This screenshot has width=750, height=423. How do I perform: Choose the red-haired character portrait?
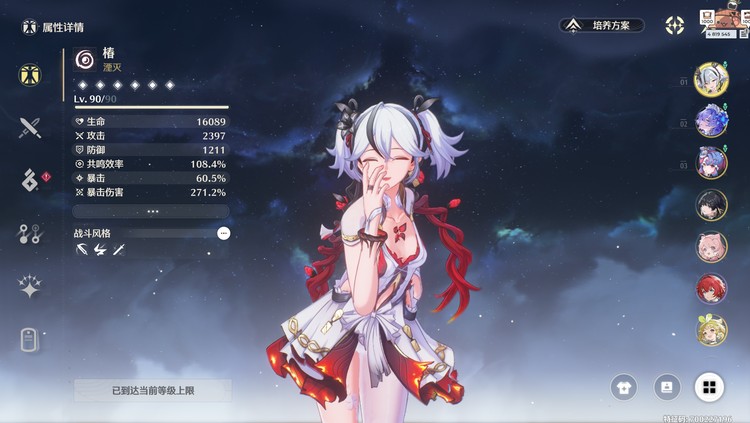pos(711,289)
